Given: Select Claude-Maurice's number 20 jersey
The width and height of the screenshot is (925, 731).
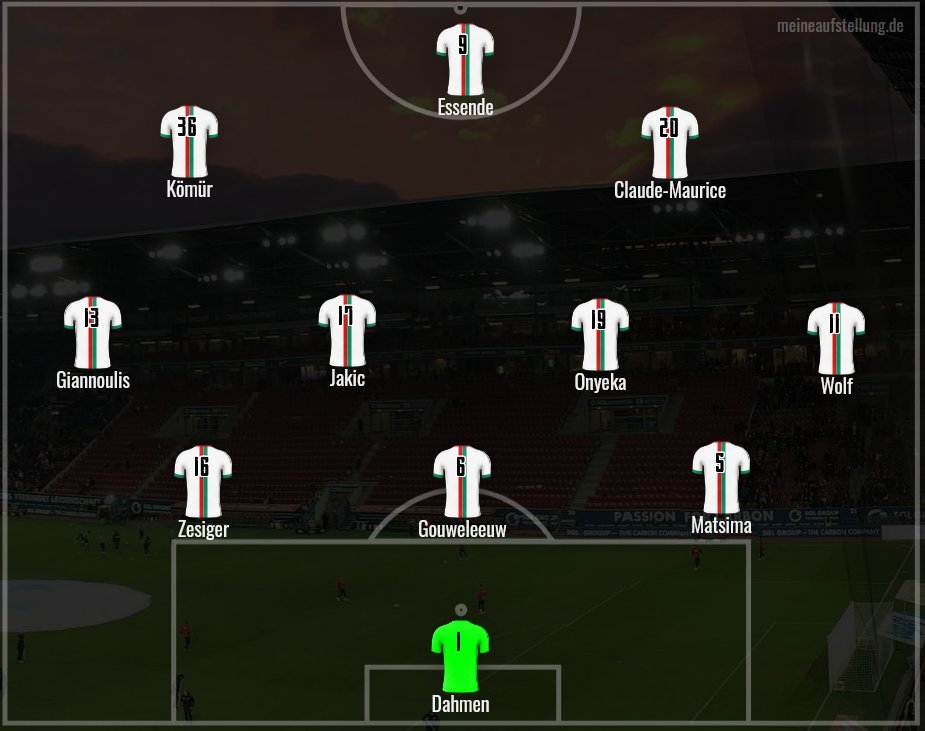Looking at the screenshot, I should click(670, 141).
